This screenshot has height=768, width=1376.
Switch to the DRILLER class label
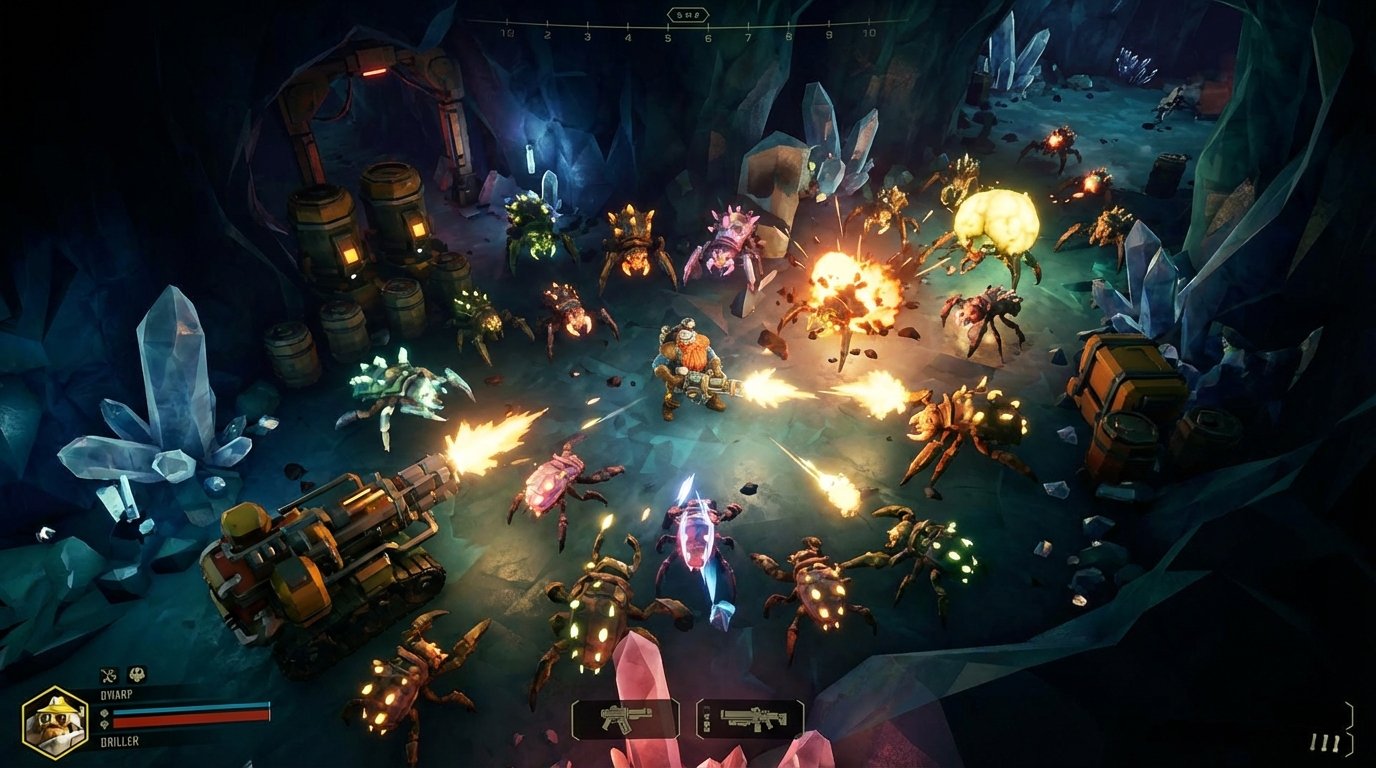tap(119, 740)
